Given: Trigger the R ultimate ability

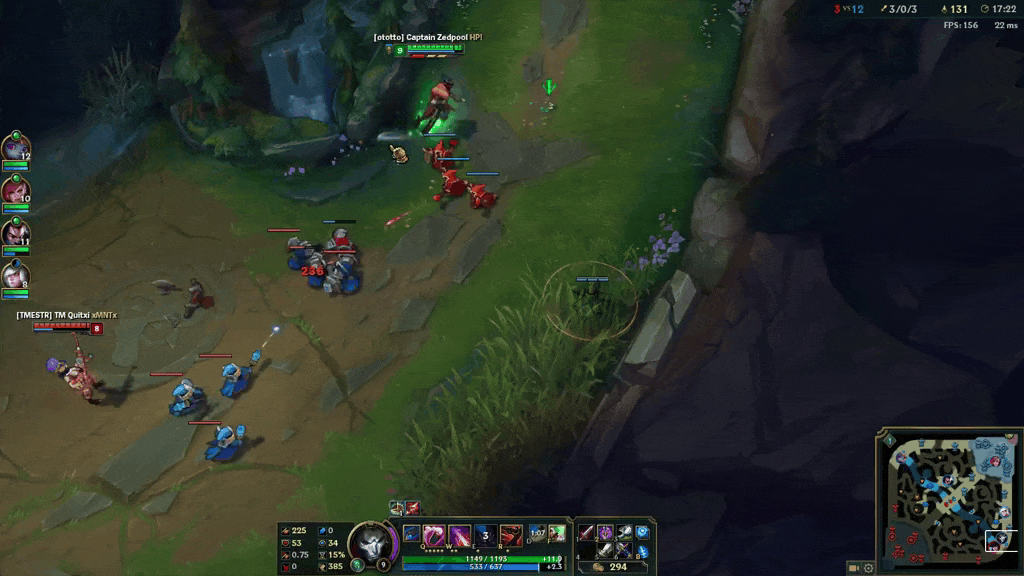Looking at the screenshot, I should [x=511, y=534].
